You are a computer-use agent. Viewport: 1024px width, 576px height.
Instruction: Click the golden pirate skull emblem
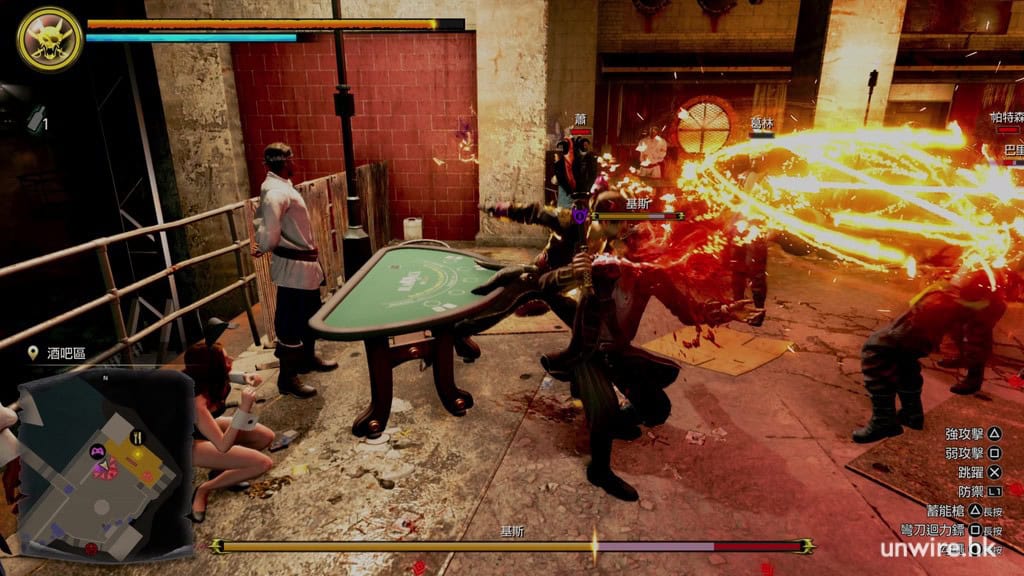click(x=49, y=38)
